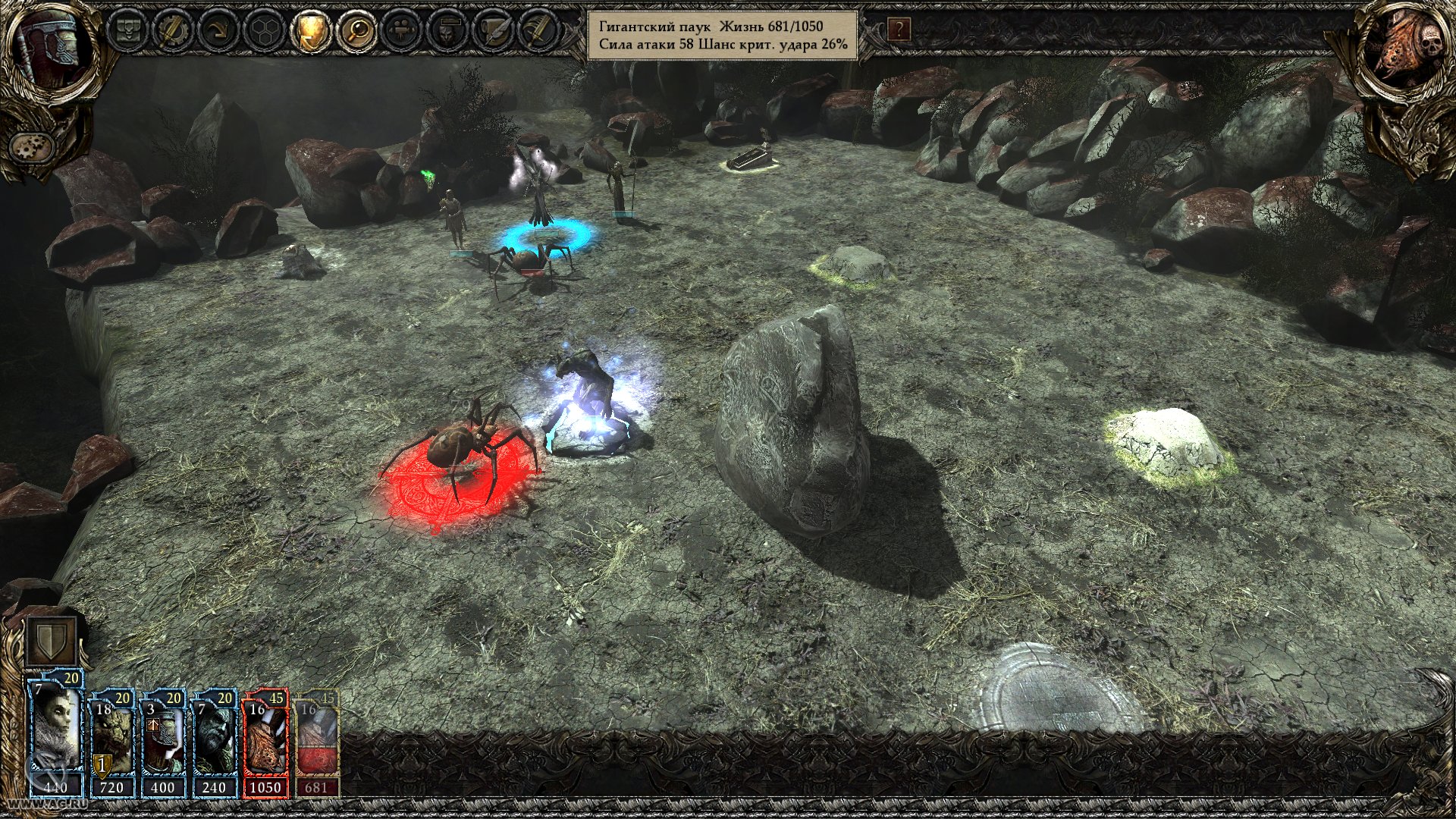Click the question mark help button

click(899, 30)
